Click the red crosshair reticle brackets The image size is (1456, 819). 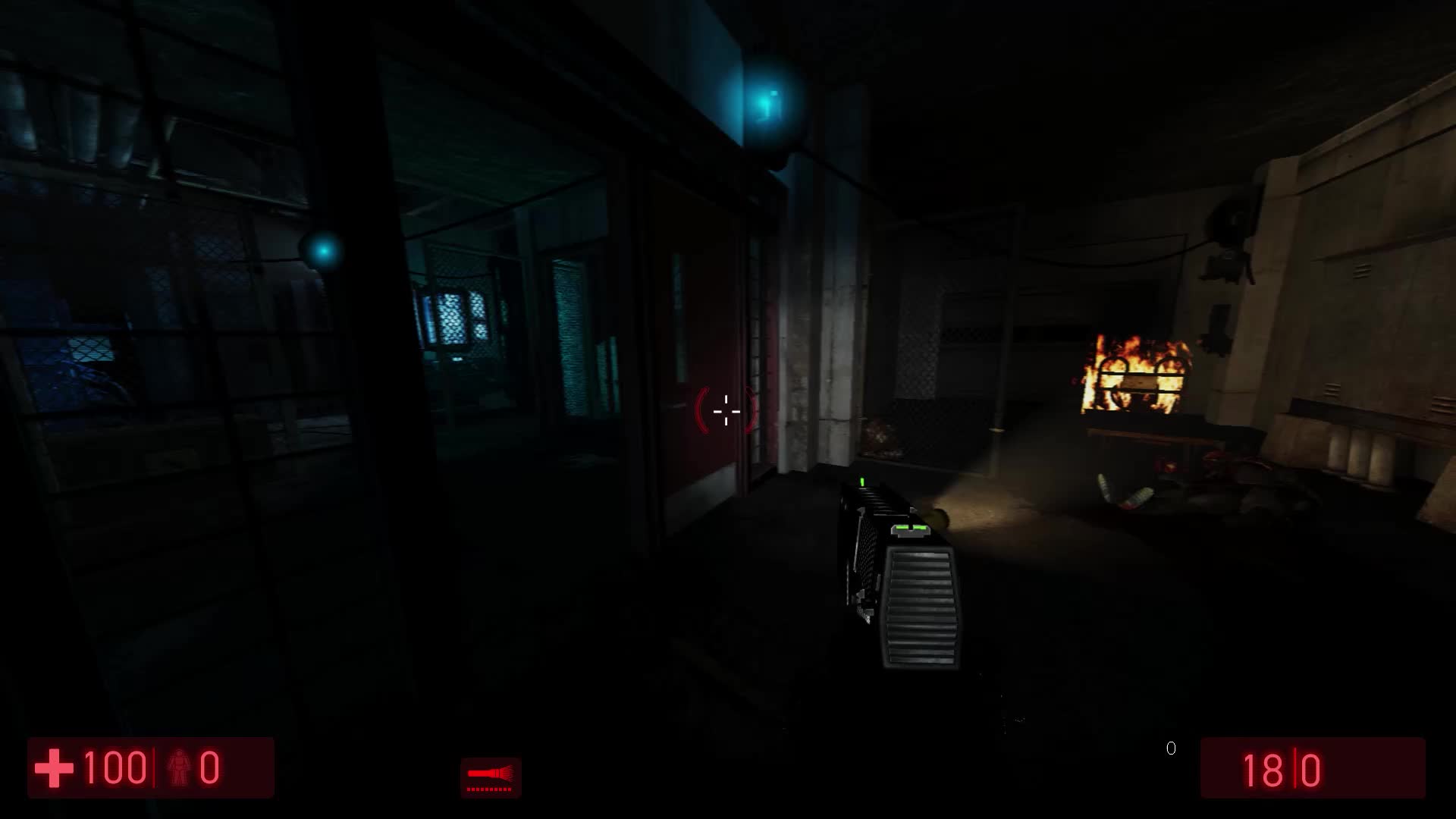[726, 410]
